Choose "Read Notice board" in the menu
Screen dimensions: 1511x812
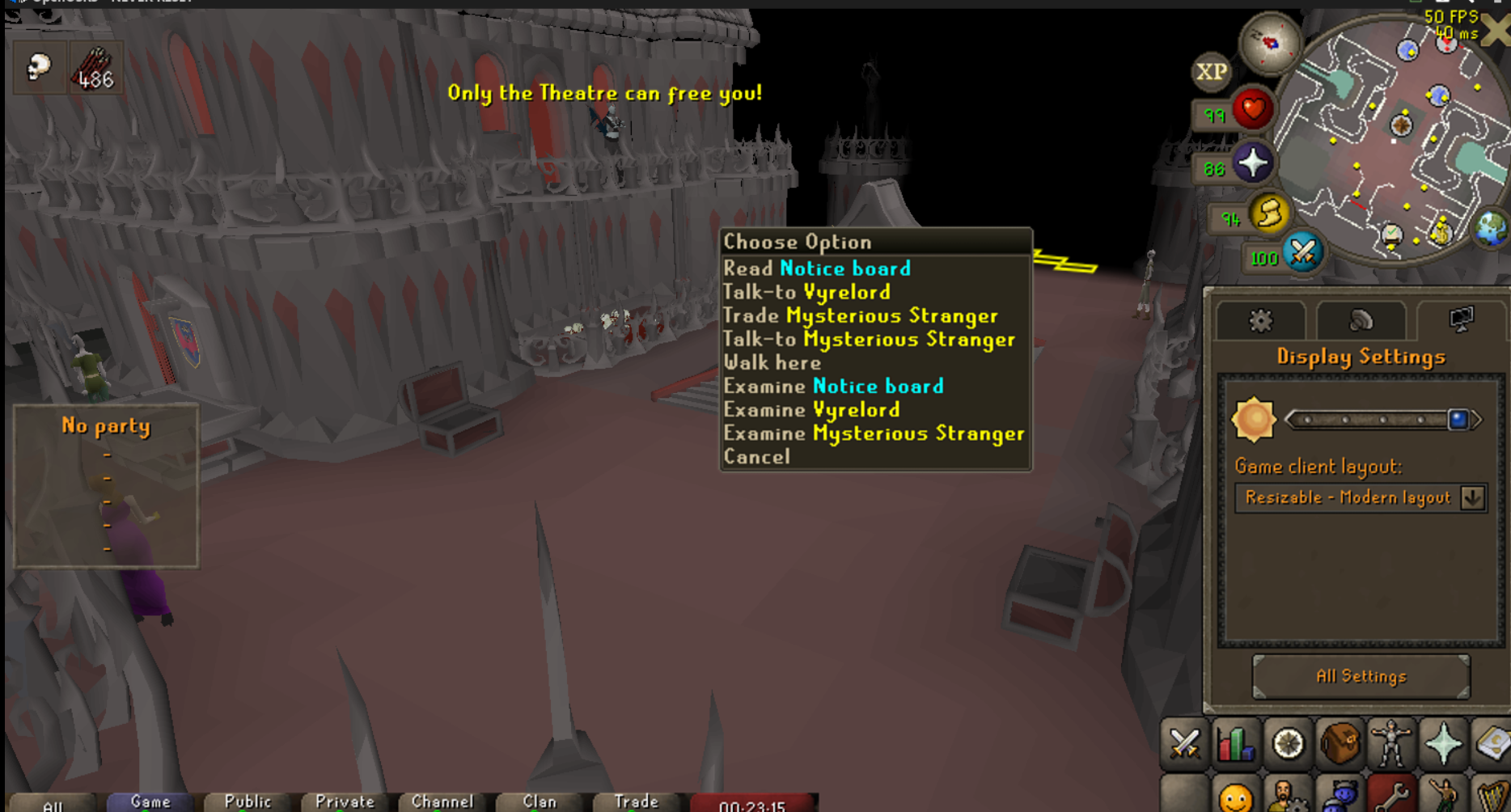pos(817,269)
